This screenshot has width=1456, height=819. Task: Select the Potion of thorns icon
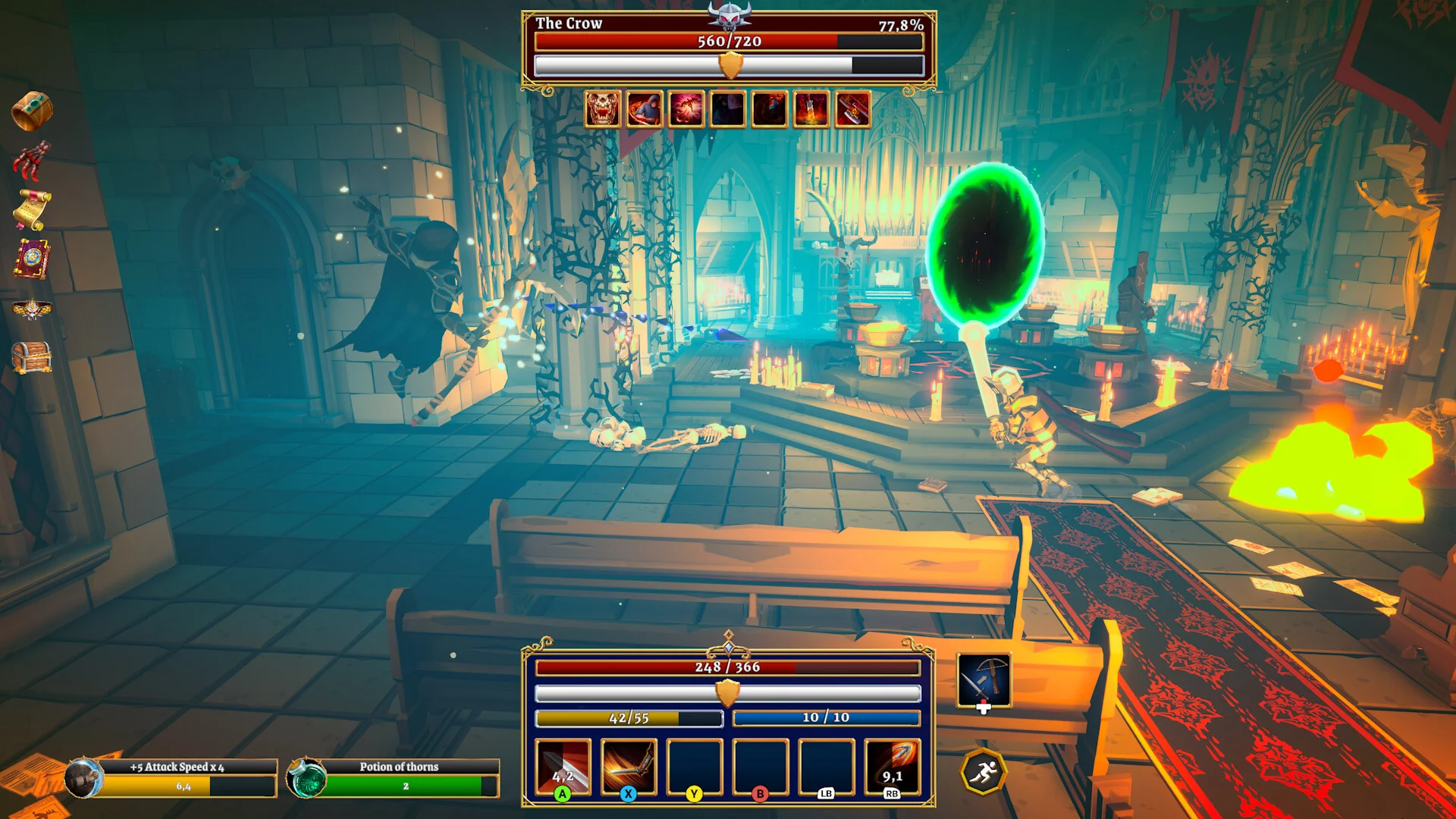307,778
